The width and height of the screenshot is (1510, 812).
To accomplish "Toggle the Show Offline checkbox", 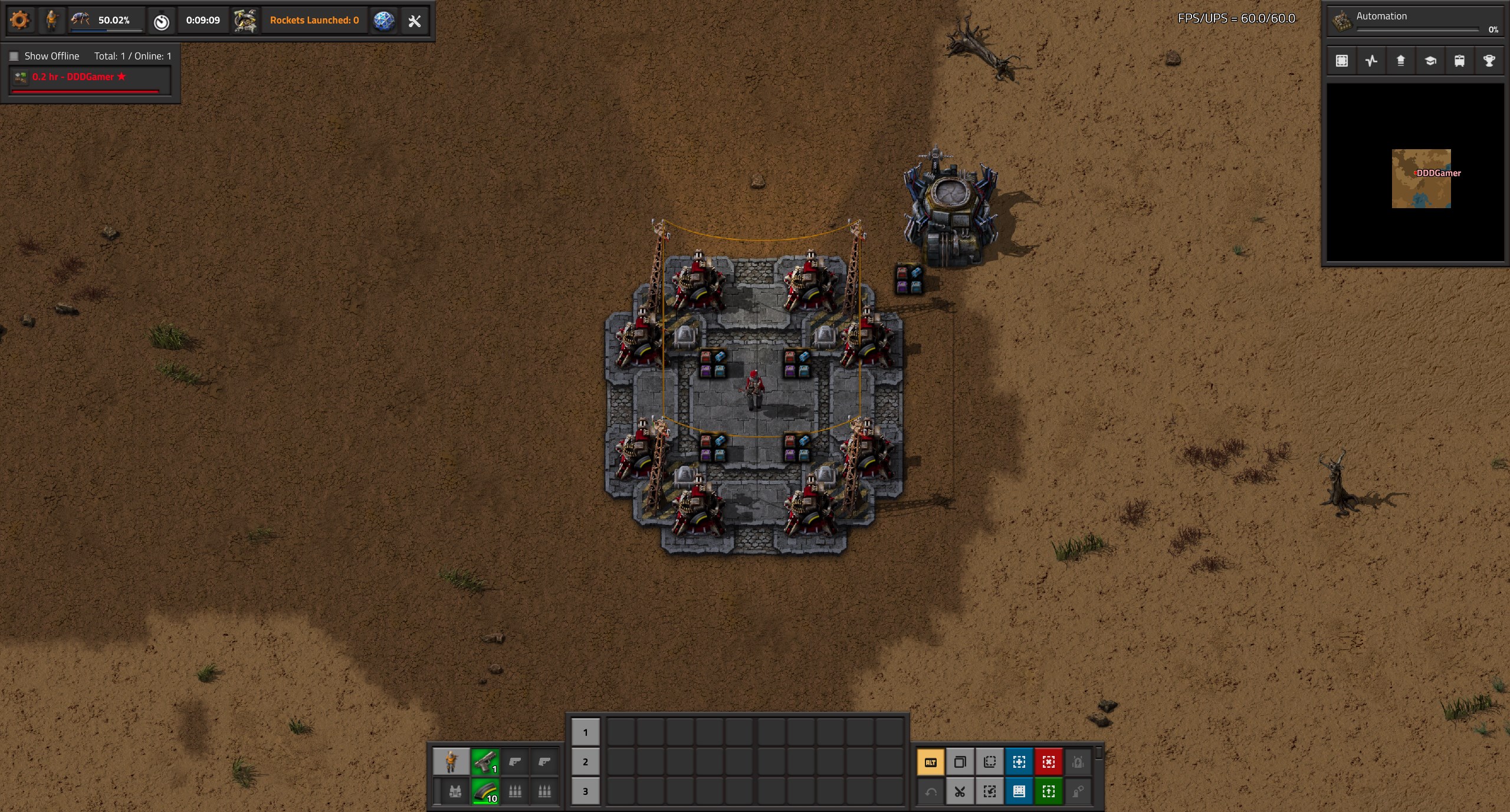I will coord(14,57).
